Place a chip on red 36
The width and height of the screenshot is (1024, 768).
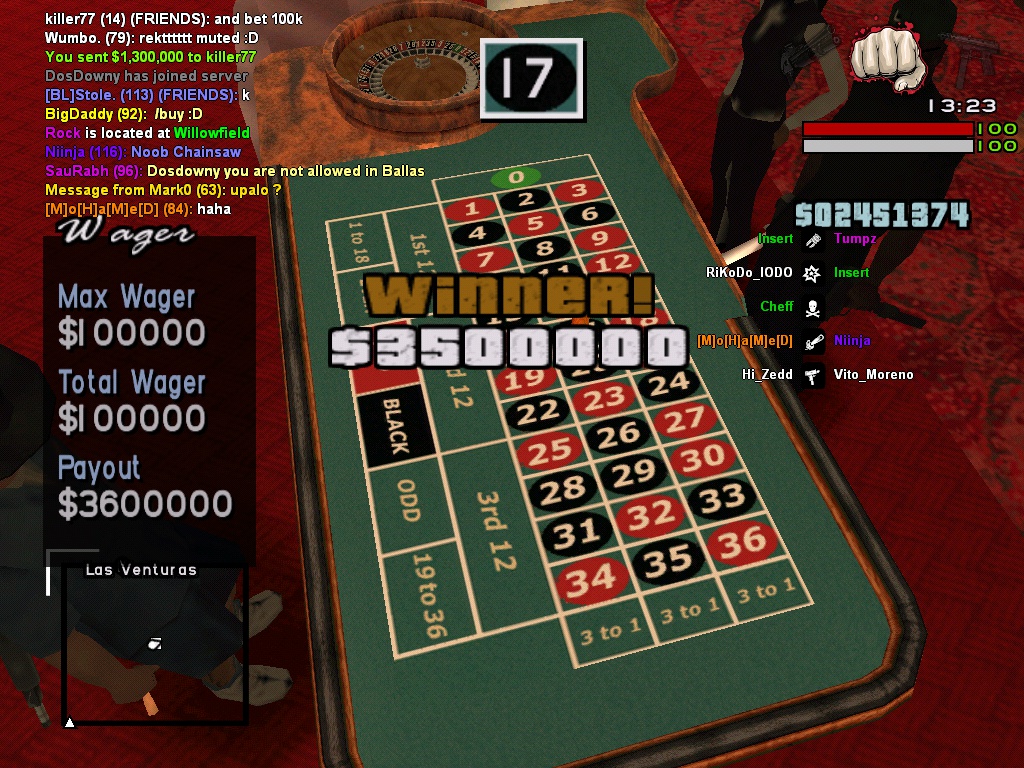pos(742,542)
